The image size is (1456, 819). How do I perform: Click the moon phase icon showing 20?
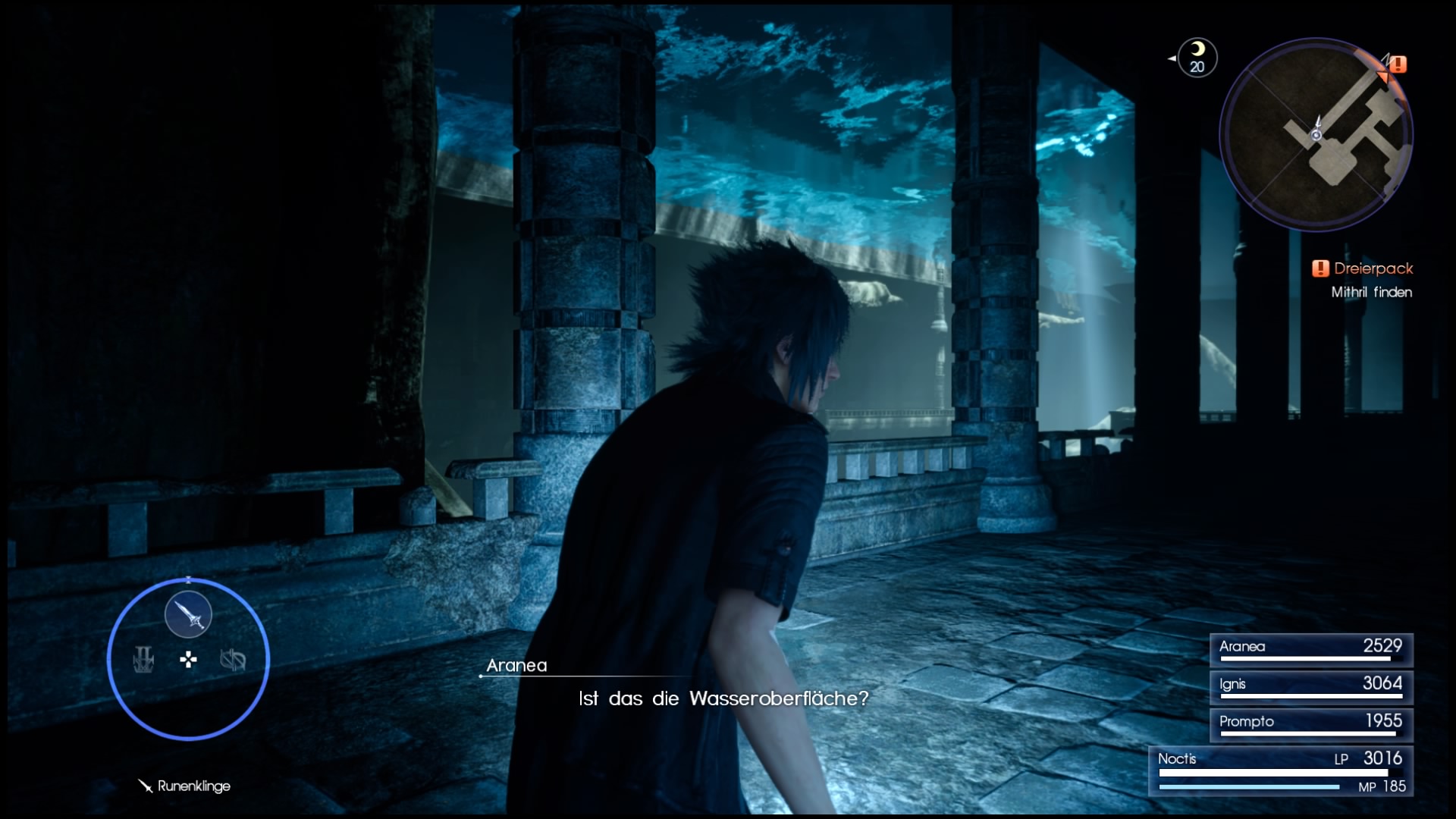coord(1197,57)
